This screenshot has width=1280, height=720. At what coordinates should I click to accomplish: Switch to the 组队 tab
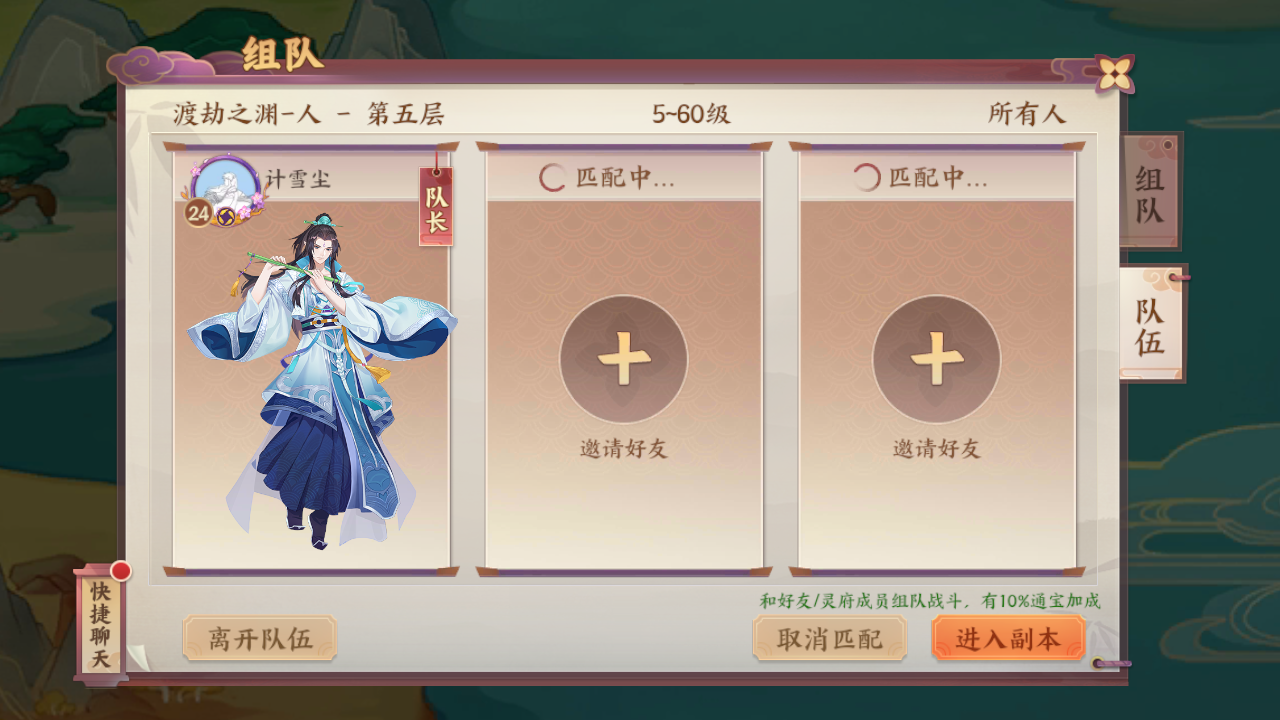click(x=1152, y=190)
